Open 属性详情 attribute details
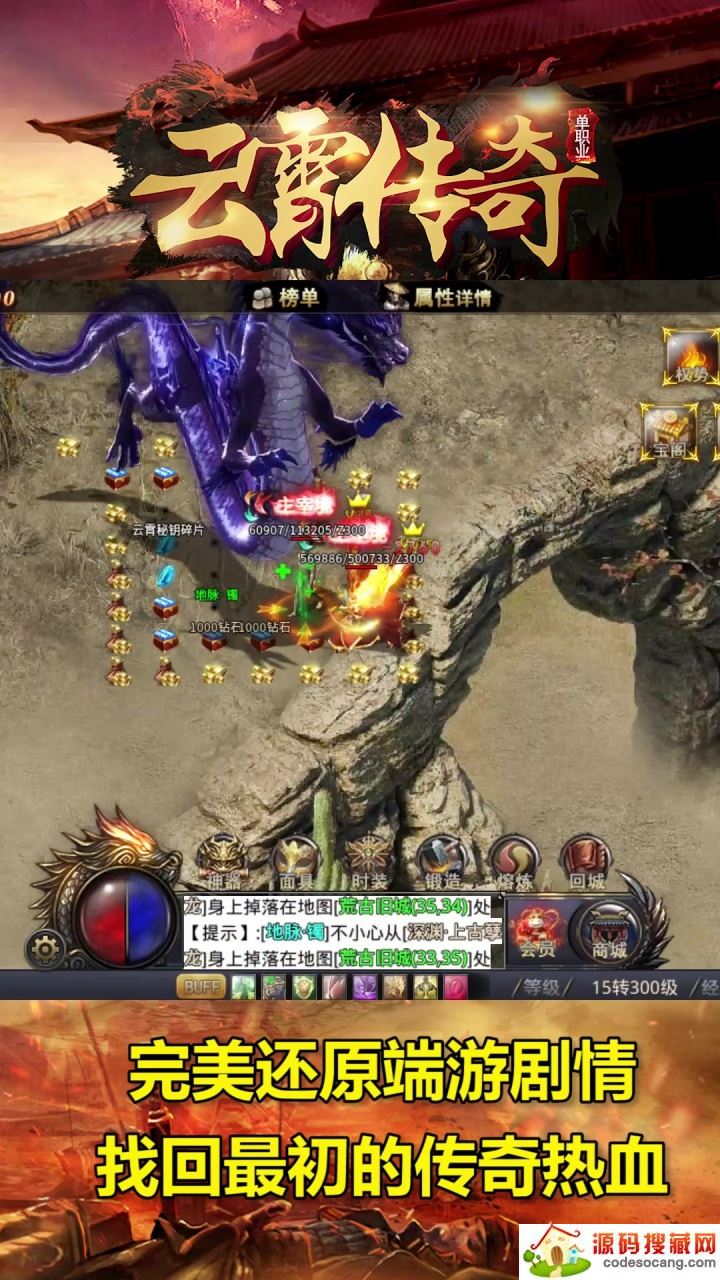 point(440,297)
